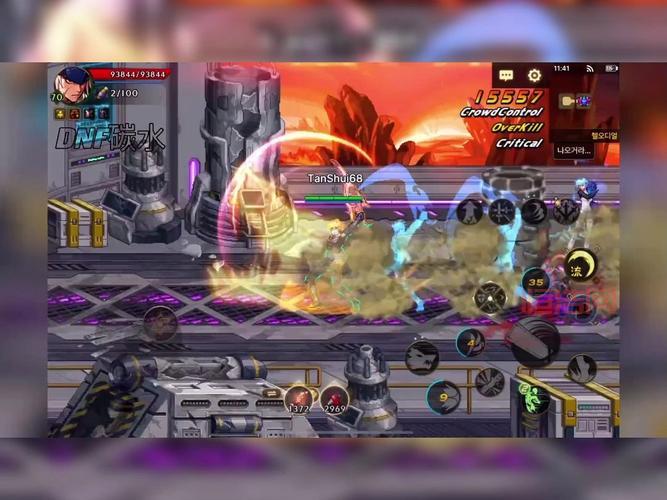Tap the skill showing 9 cooldown
The height and width of the screenshot is (500, 667).
(442, 396)
